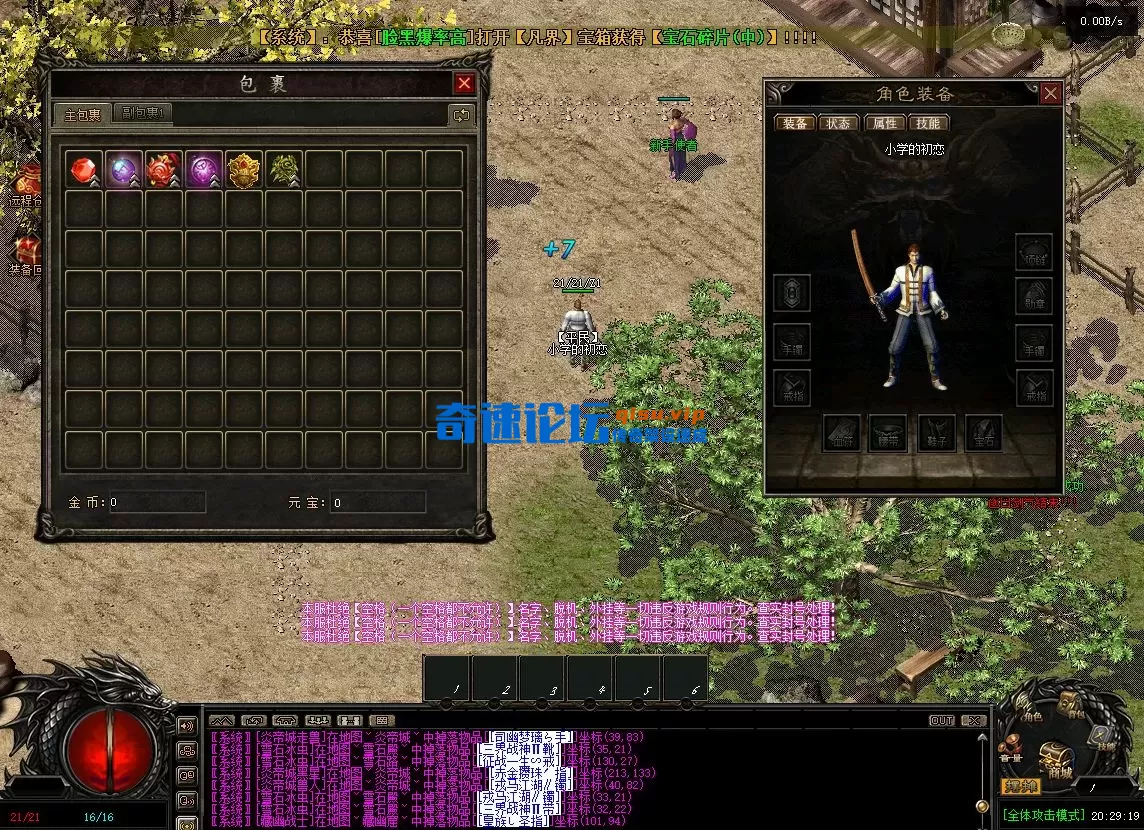Select the 项链 necklace equipment slot
The height and width of the screenshot is (830, 1144).
[1034, 251]
